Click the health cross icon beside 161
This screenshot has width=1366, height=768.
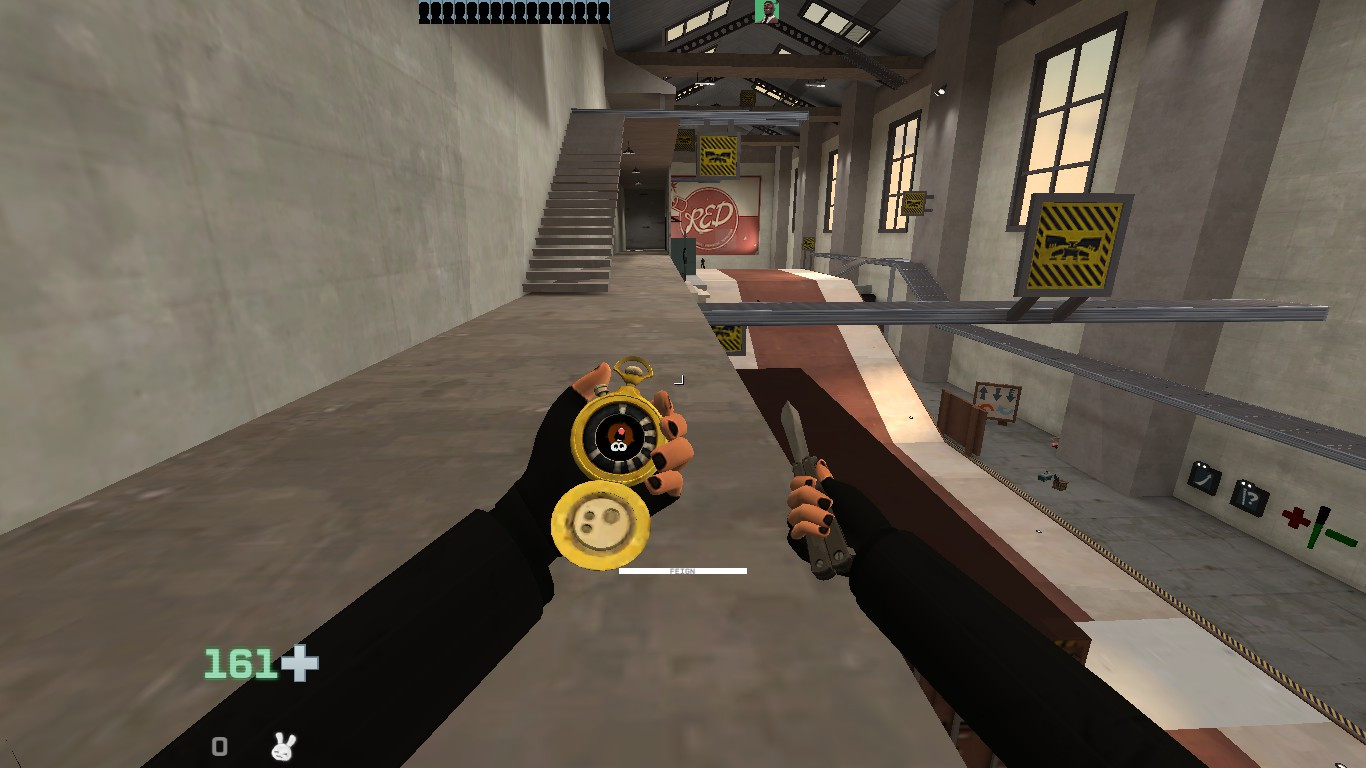point(298,663)
